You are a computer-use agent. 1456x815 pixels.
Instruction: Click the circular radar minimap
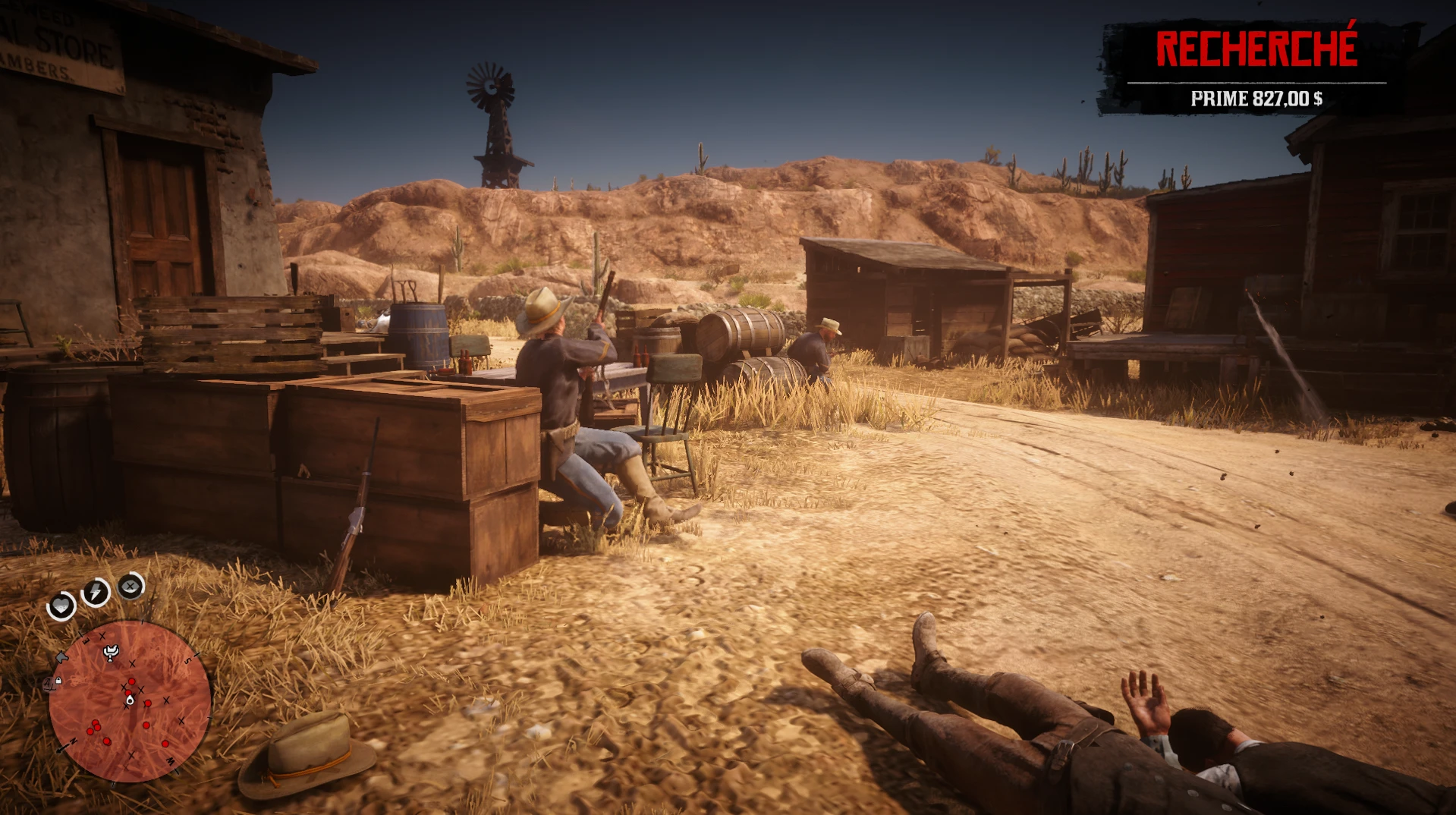(130, 701)
